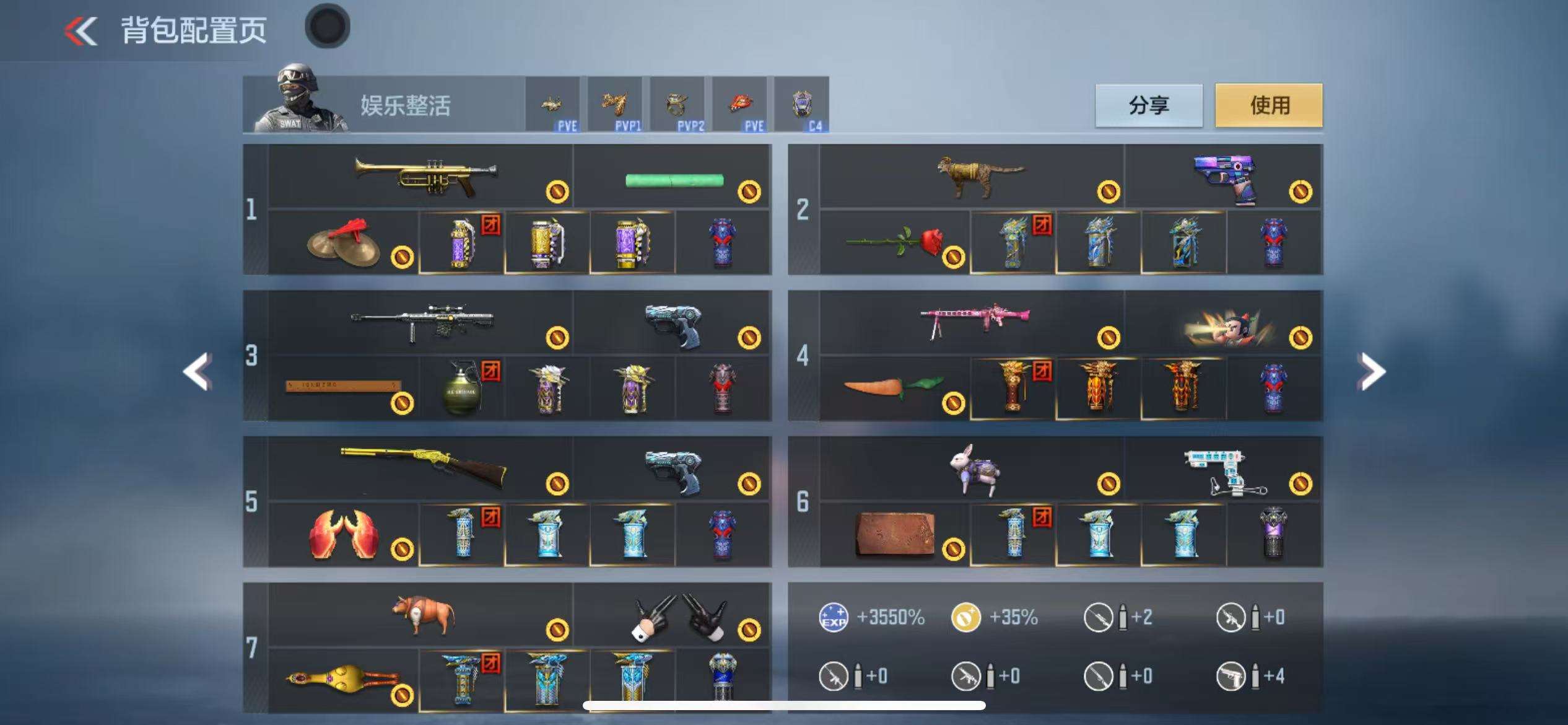The width and height of the screenshot is (1568, 725).
Task: Apply loadout with the 使用 button
Action: 1268,105
